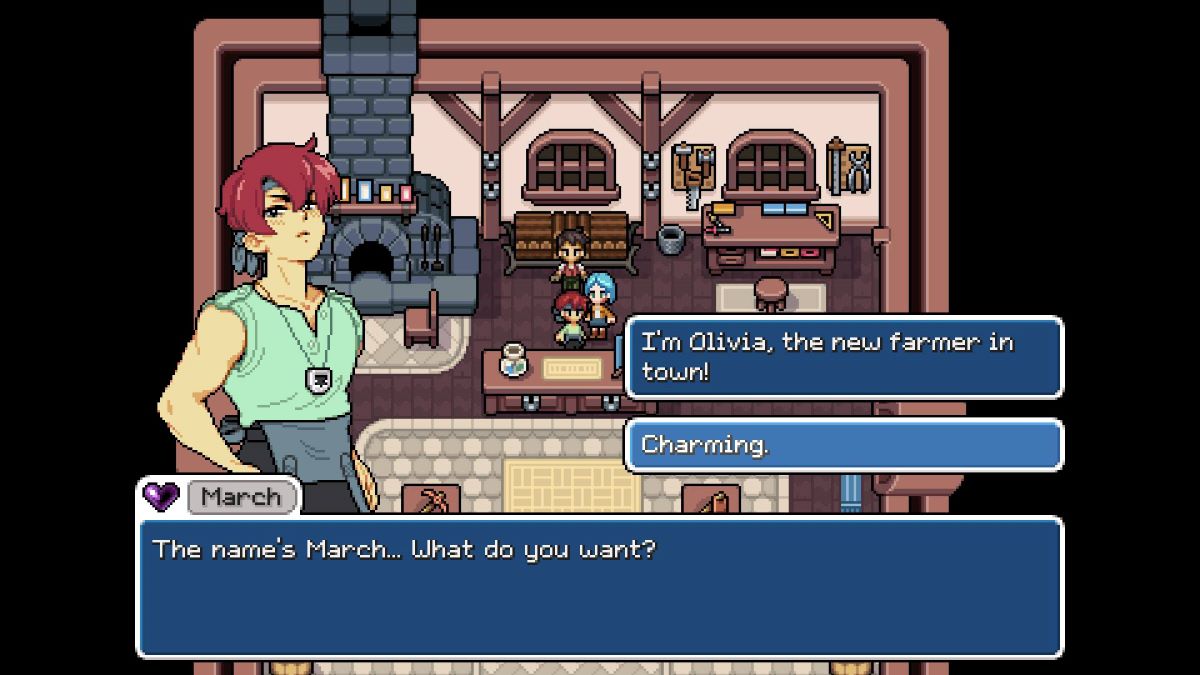Choose the "I'm Olivia, the new farmer" reply
The image size is (1200, 675).
(x=843, y=357)
